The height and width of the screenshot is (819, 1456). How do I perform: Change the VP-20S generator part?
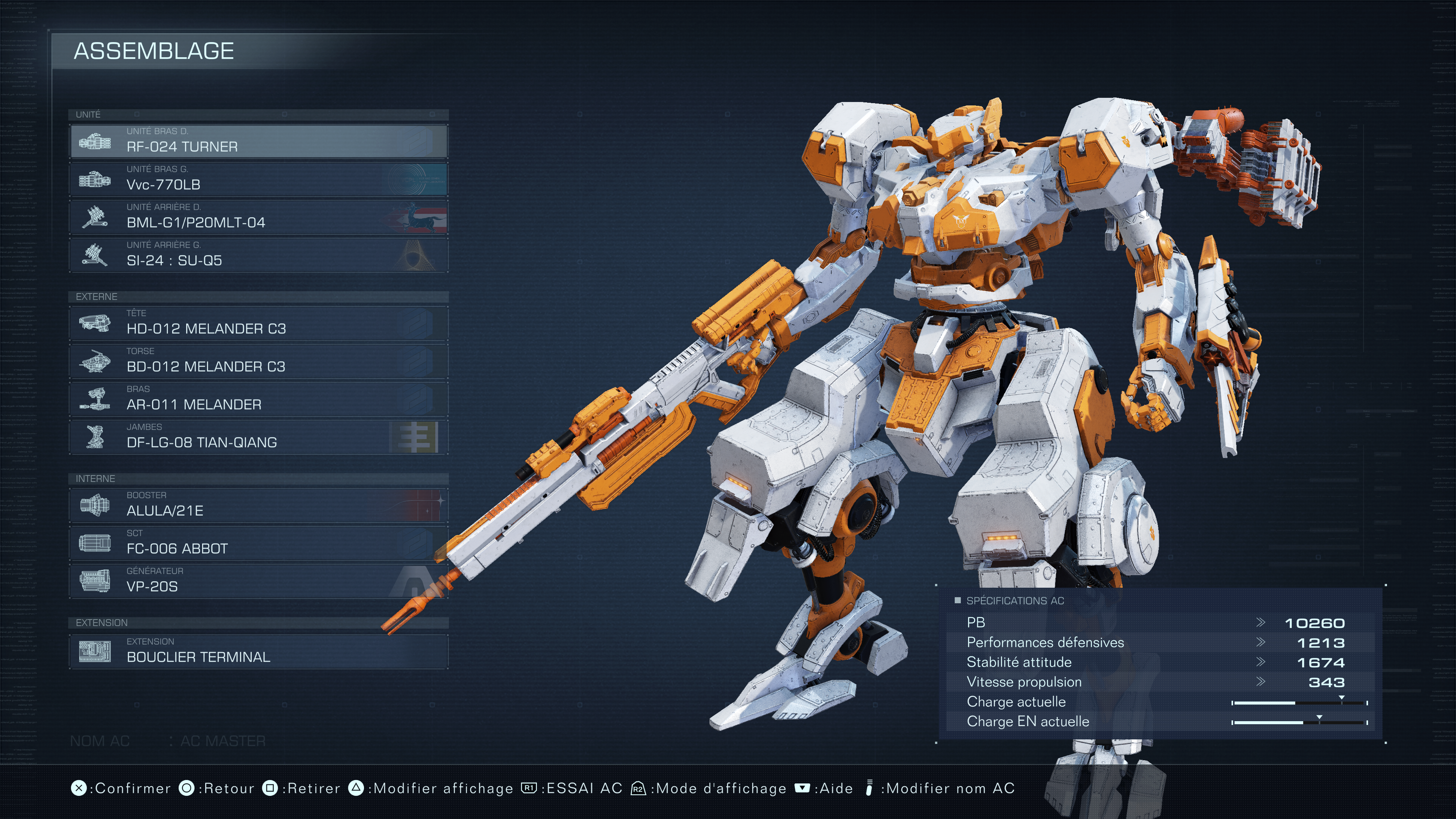[259, 581]
